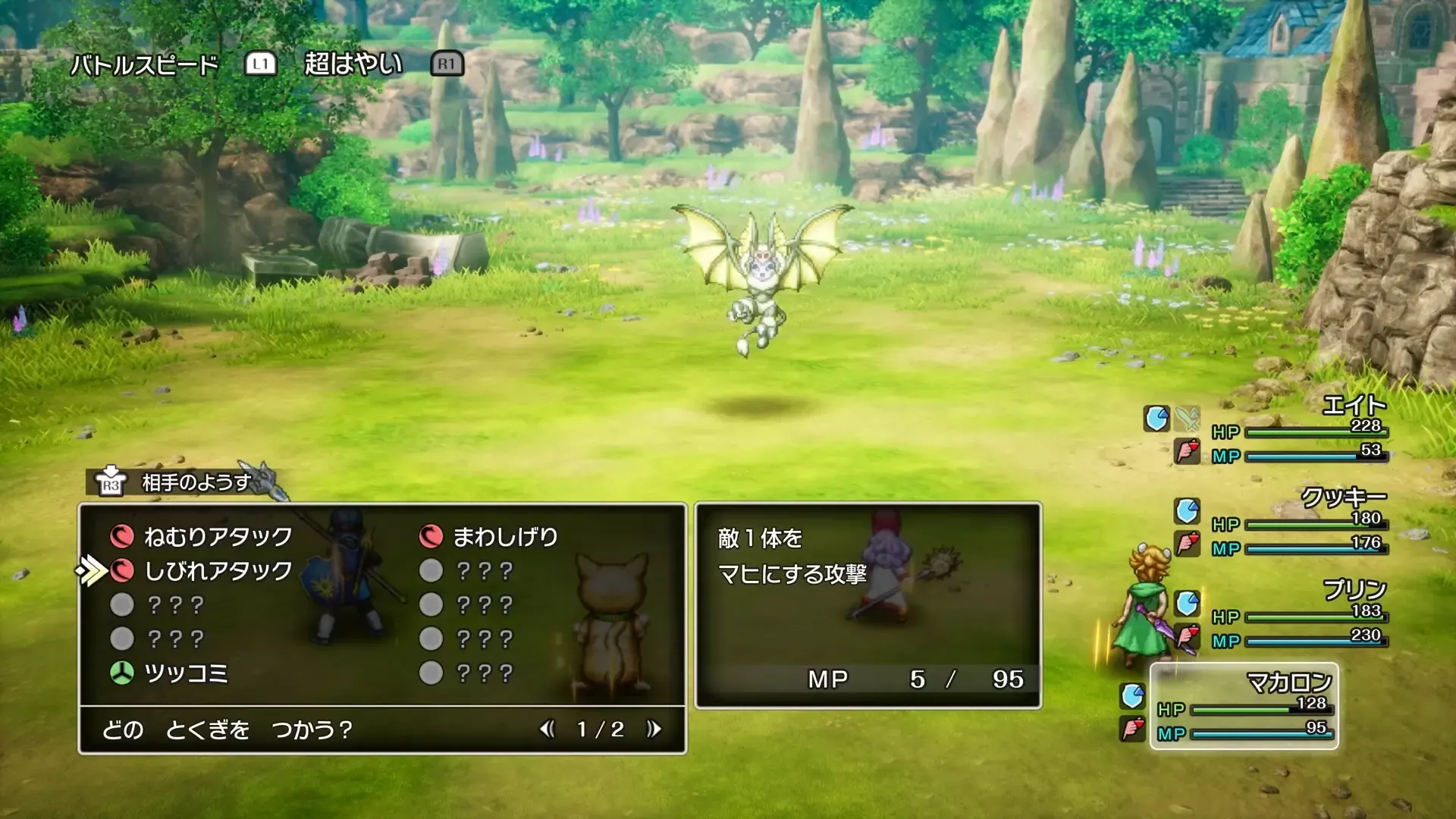Select クッキー in the party list

(x=1343, y=498)
